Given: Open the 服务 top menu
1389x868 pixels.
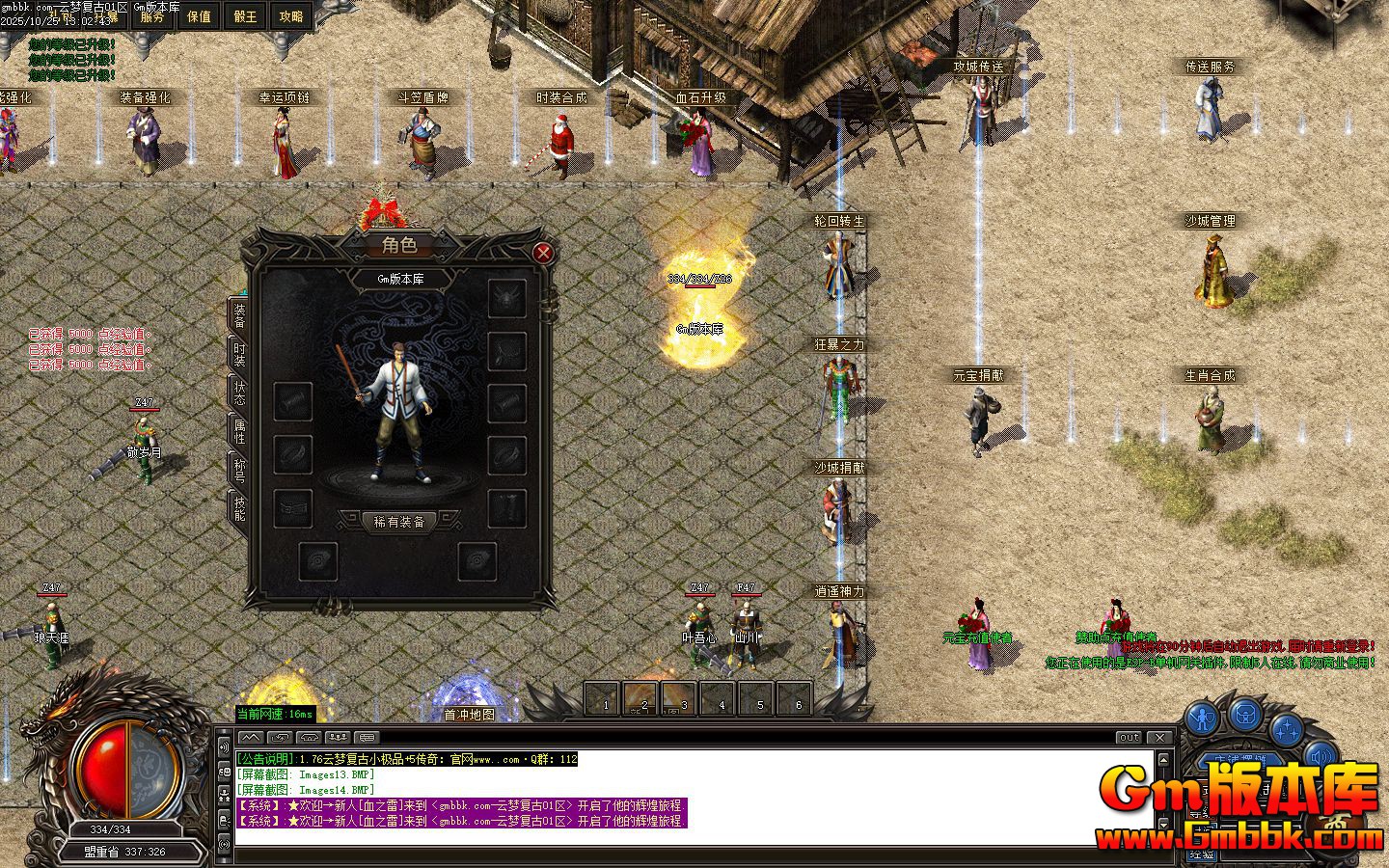Looking at the screenshot, I should [x=152, y=16].
